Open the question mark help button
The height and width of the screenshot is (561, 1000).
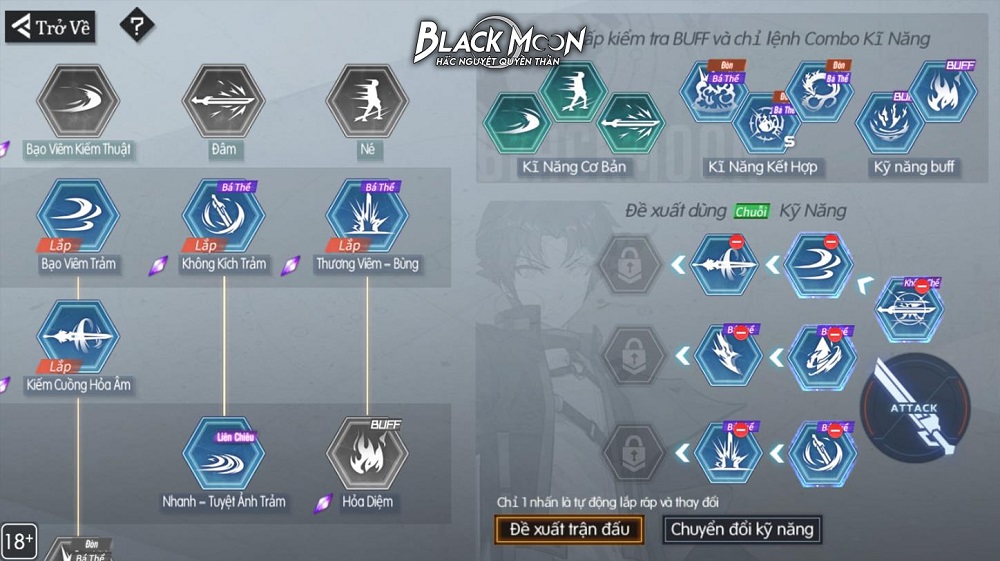pos(137,26)
